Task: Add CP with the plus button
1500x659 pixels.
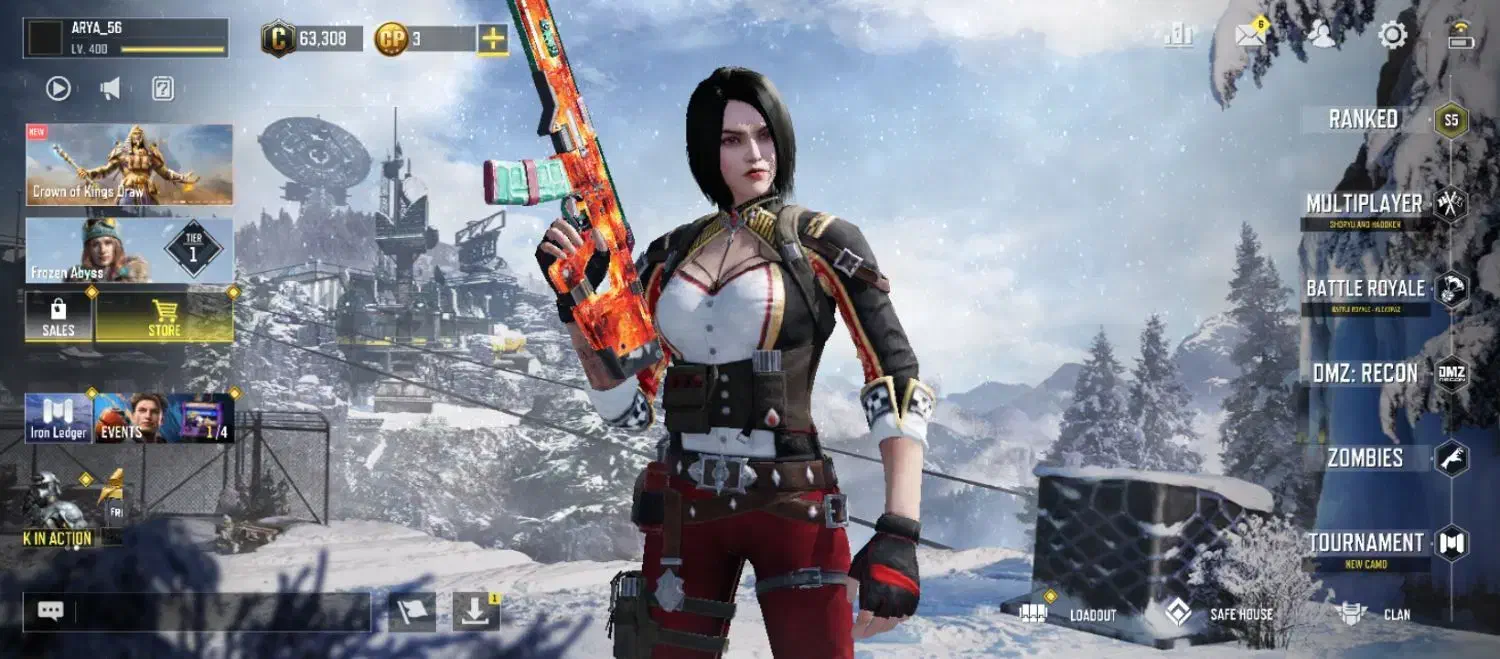Action: (x=492, y=40)
